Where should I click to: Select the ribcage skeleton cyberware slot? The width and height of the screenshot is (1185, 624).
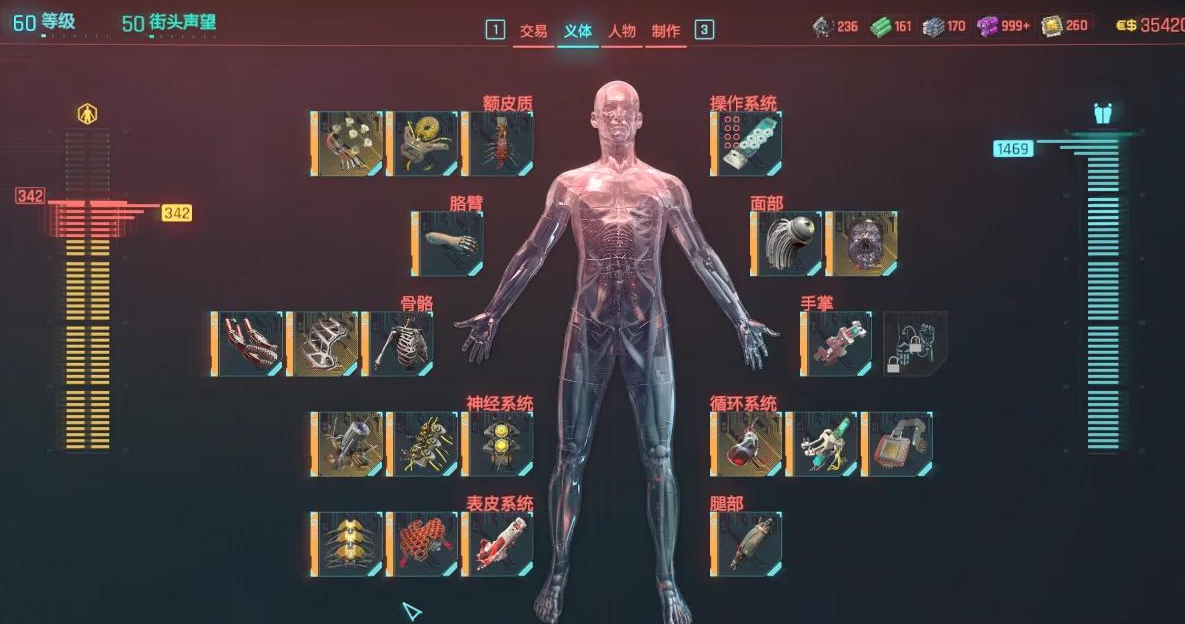(398, 344)
